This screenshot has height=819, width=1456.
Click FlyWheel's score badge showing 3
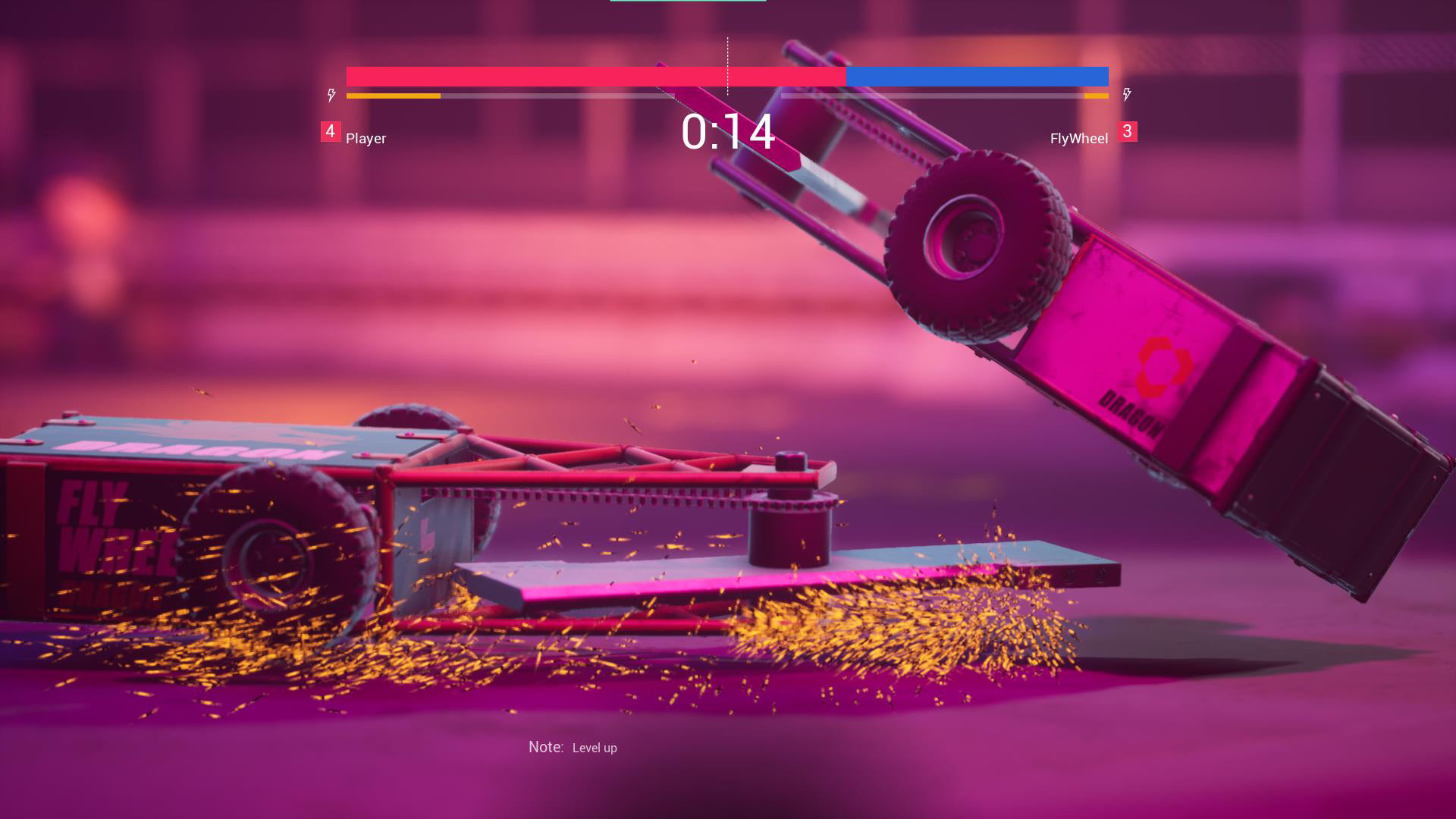1128,130
